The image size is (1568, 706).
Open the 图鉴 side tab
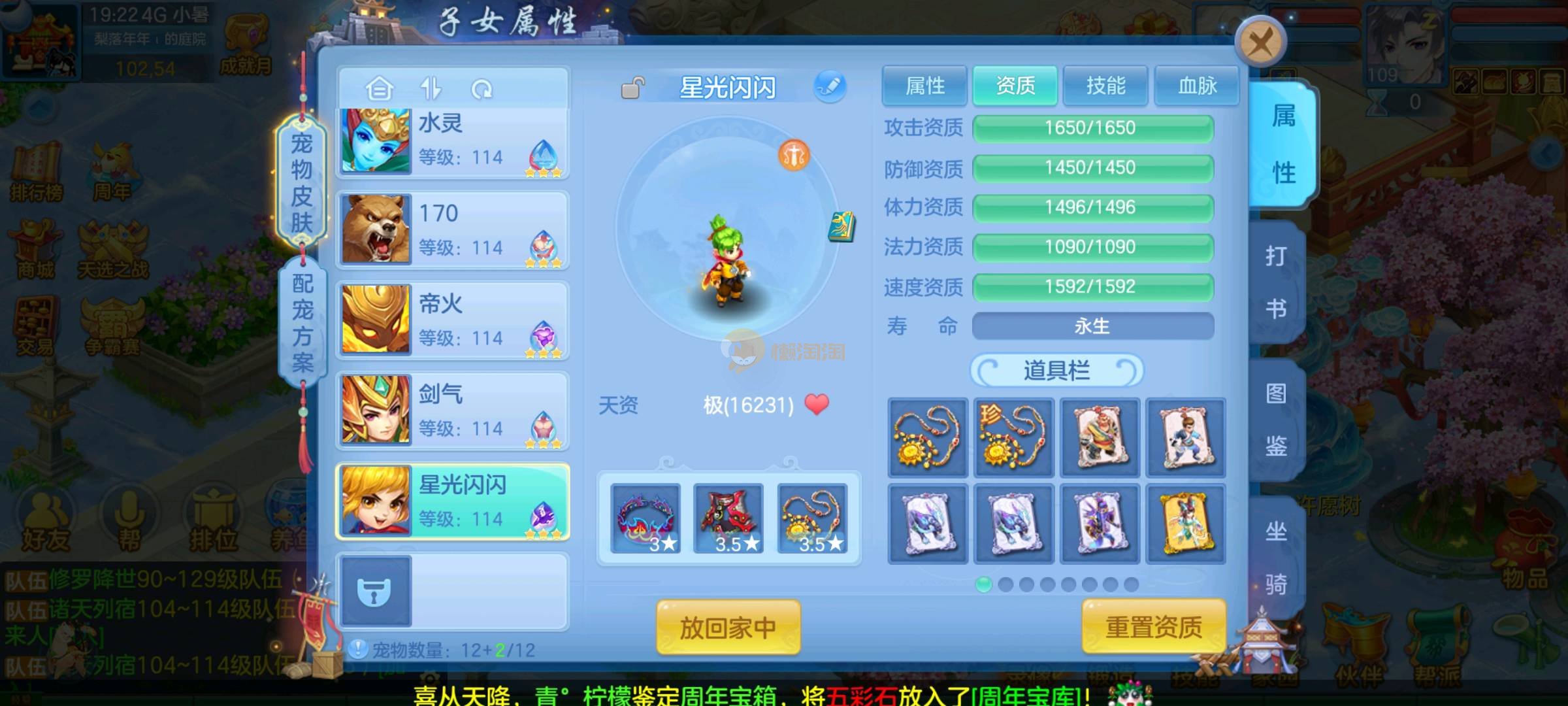(x=1276, y=420)
